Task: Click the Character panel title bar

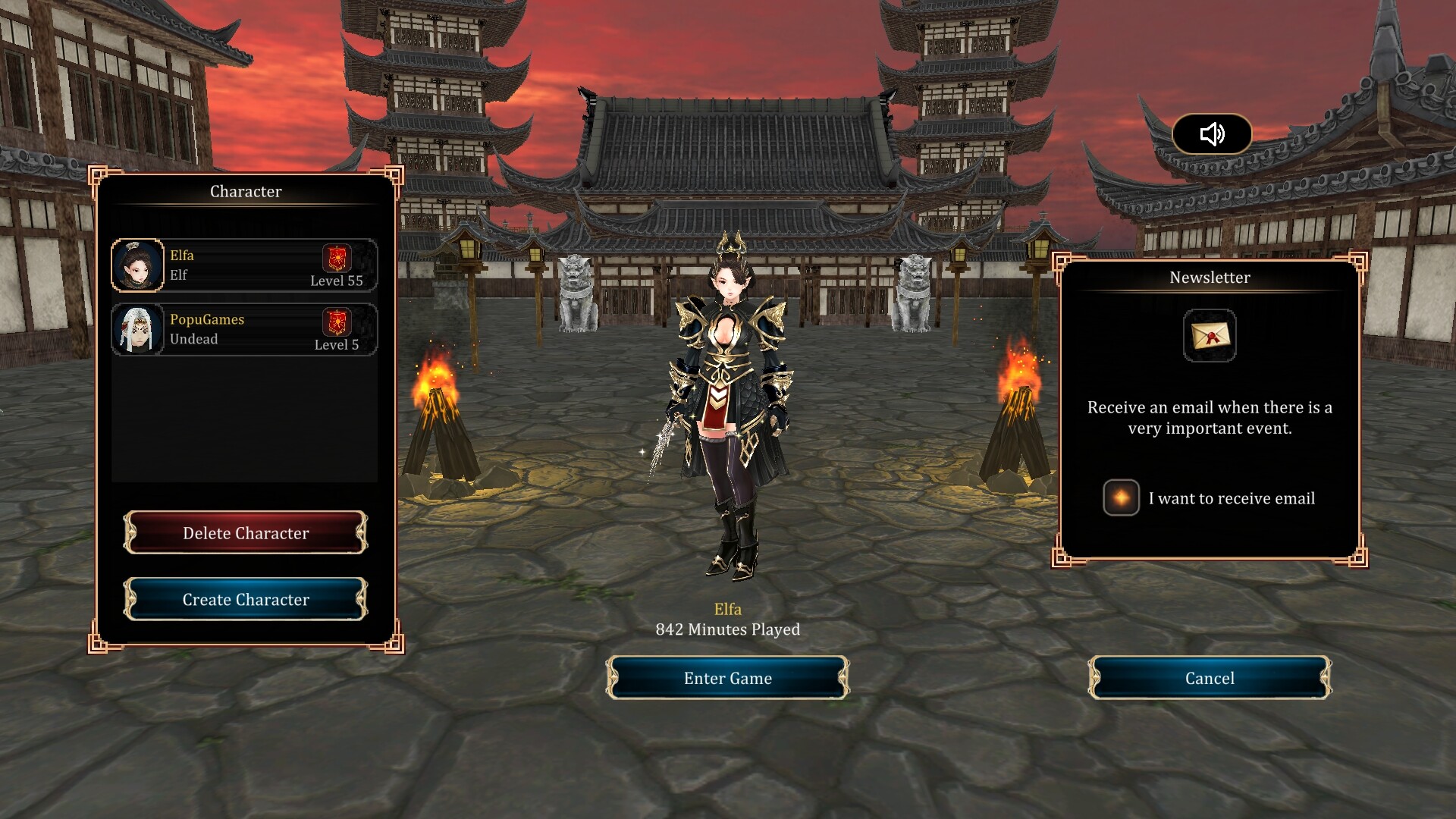Action: [246, 191]
